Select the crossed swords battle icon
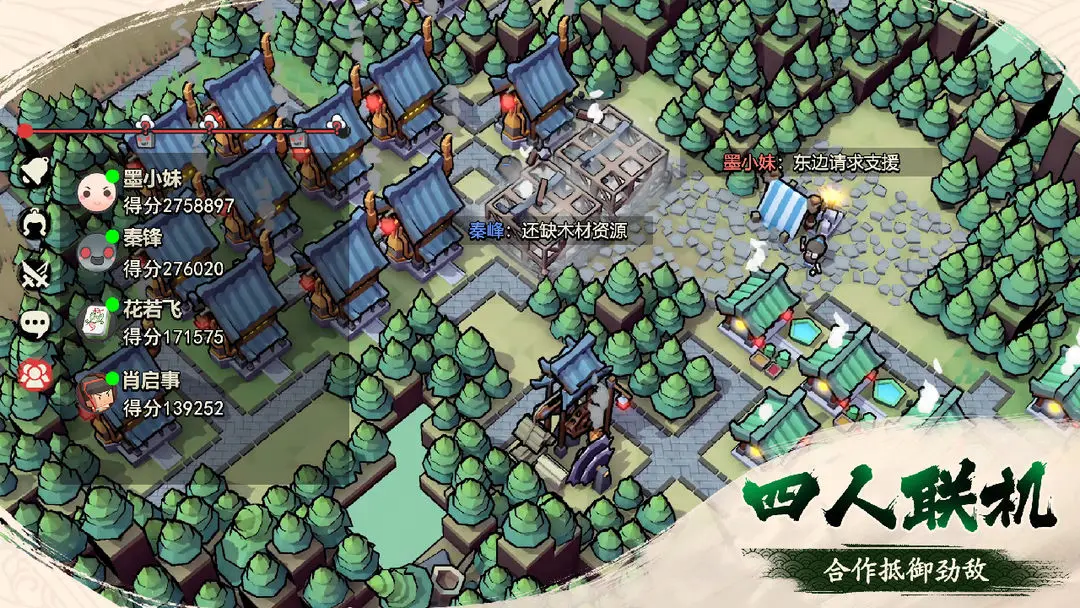The height and width of the screenshot is (608, 1080). coord(37,272)
